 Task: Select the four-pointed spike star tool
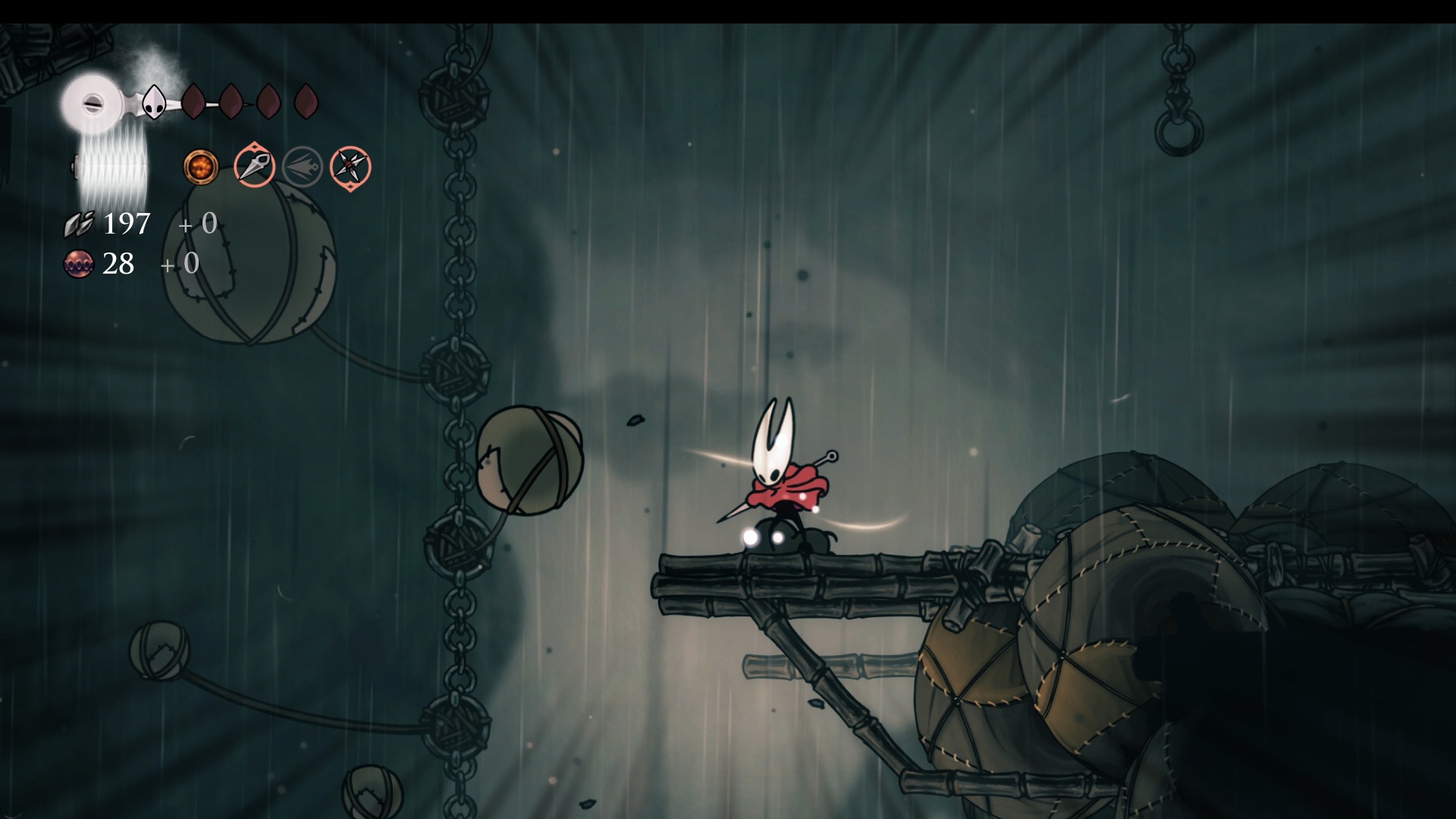pos(350,167)
